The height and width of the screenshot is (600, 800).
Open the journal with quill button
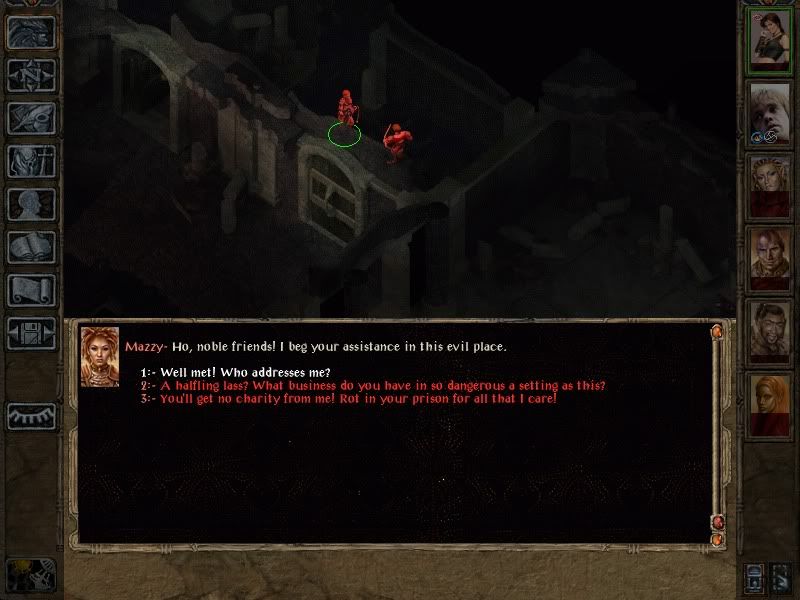(x=31, y=118)
